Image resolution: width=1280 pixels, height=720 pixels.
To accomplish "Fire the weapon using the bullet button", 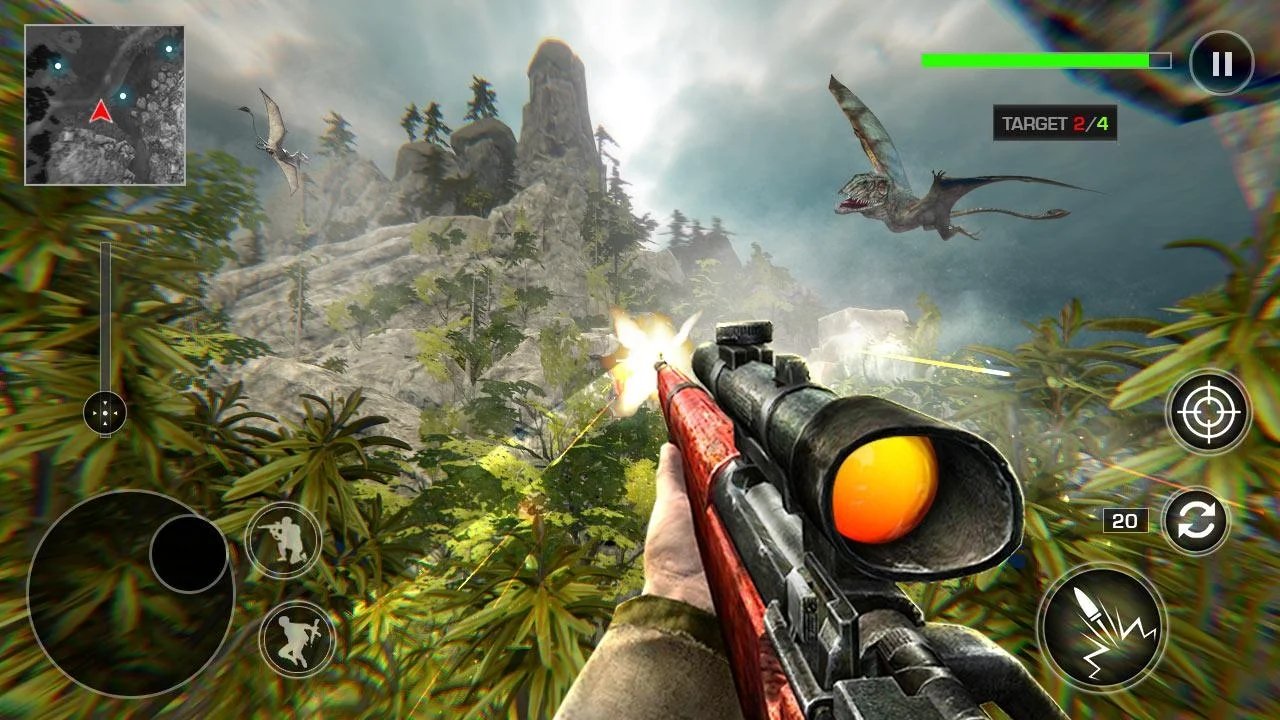I will 1101,628.
